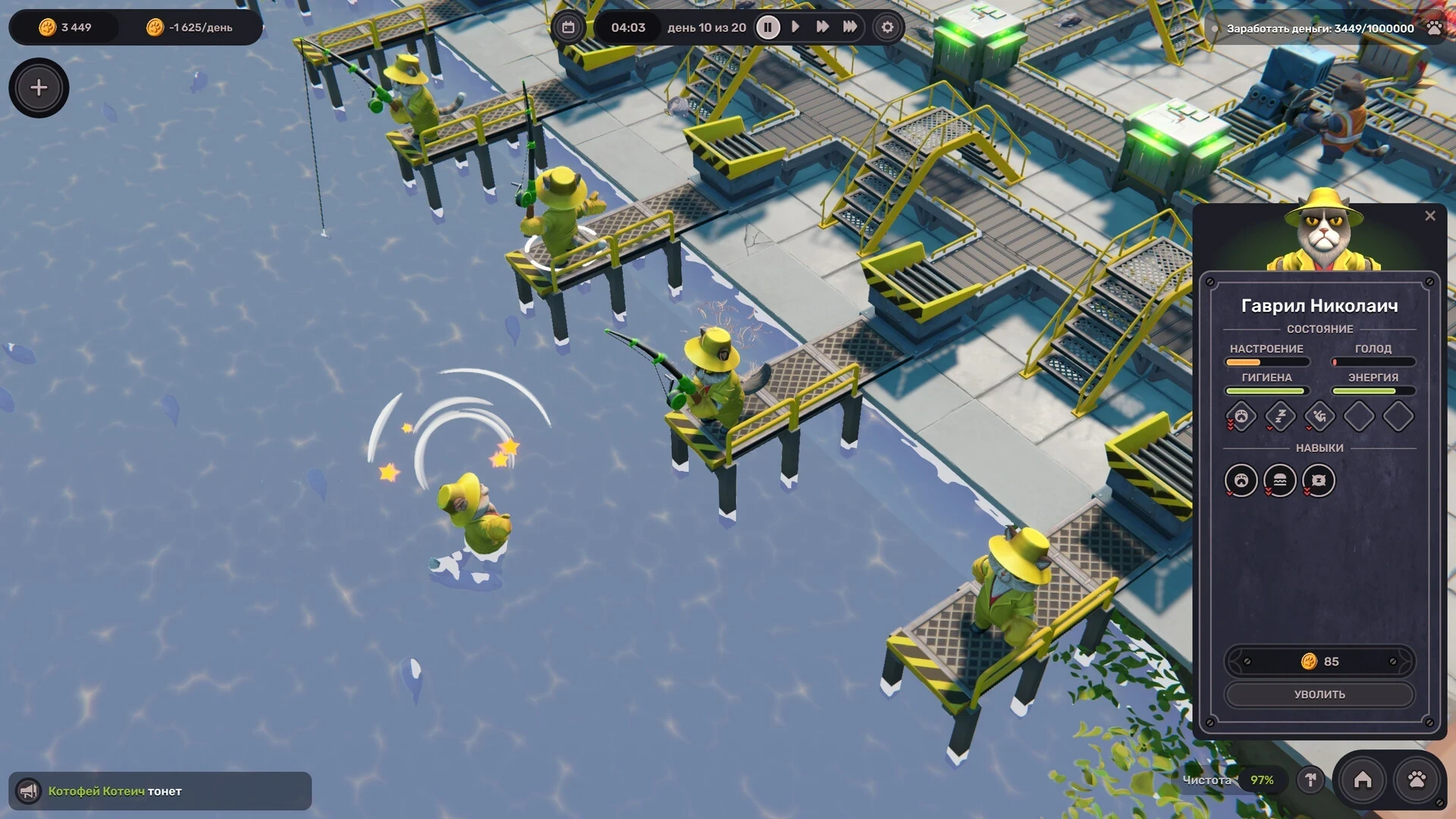Switch to double fast-forward speed

pos(822,27)
